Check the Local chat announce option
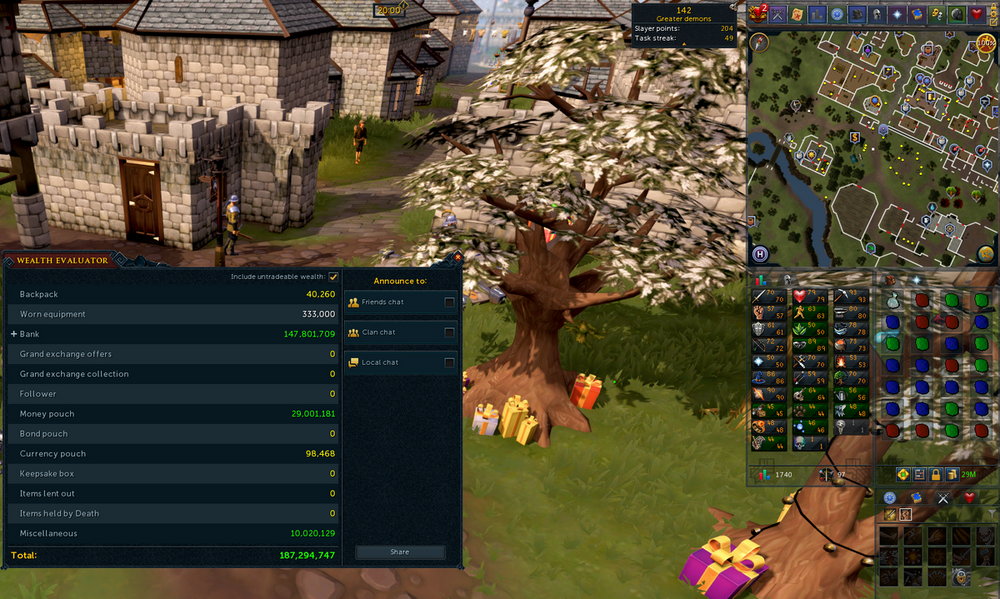1000x599 pixels. pos(449,362)
